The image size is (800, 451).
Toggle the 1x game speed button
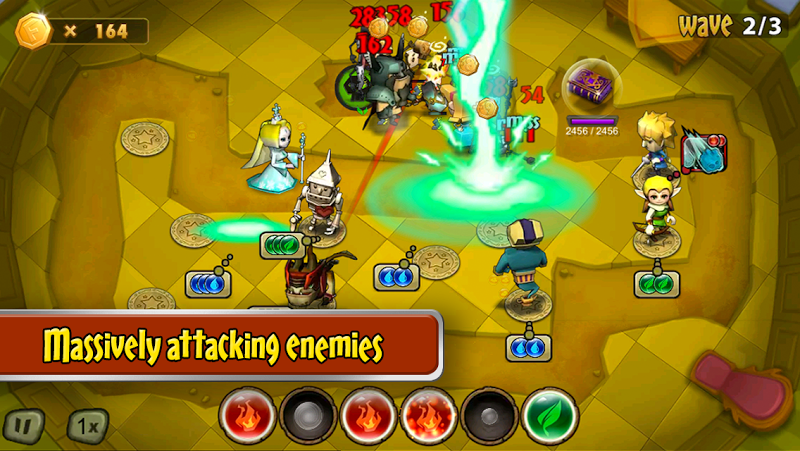pyautogui.click(x=86, y=425)
